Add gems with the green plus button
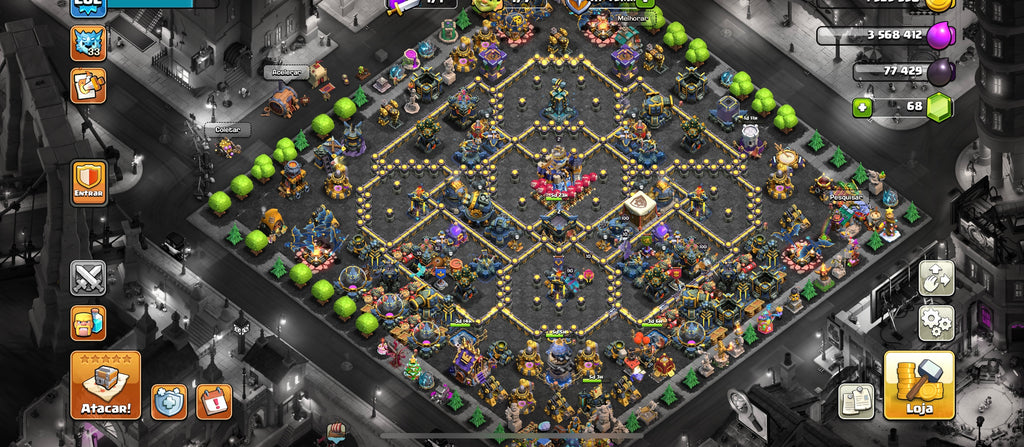Screen dimensions: 1024x447 pyautogui.click(x=862, y=106)
